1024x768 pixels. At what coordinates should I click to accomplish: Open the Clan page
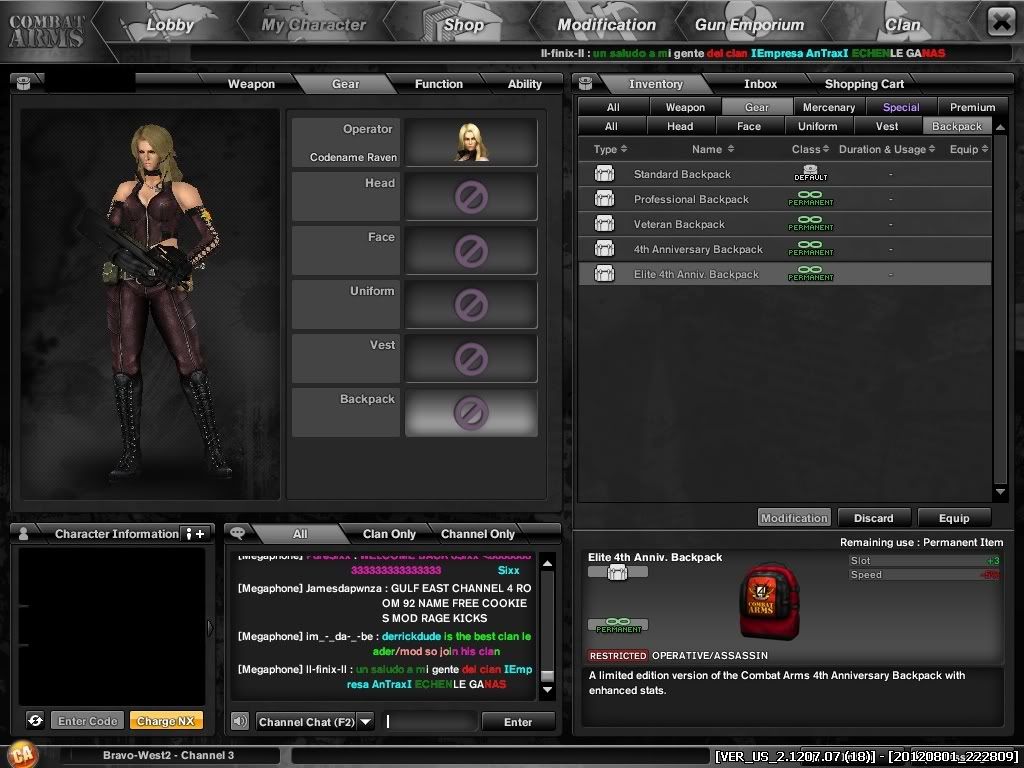point(902,25)
